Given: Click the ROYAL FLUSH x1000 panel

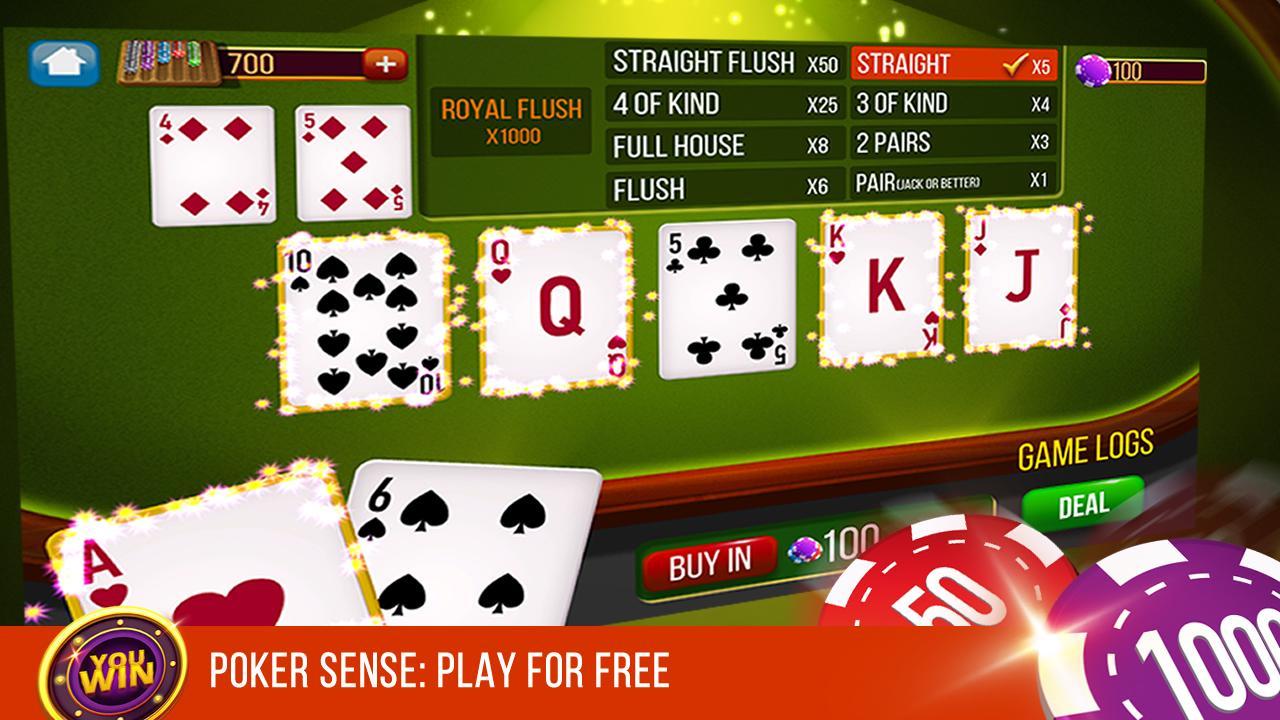Looking at the screenshot, I should tap(513, 120).
